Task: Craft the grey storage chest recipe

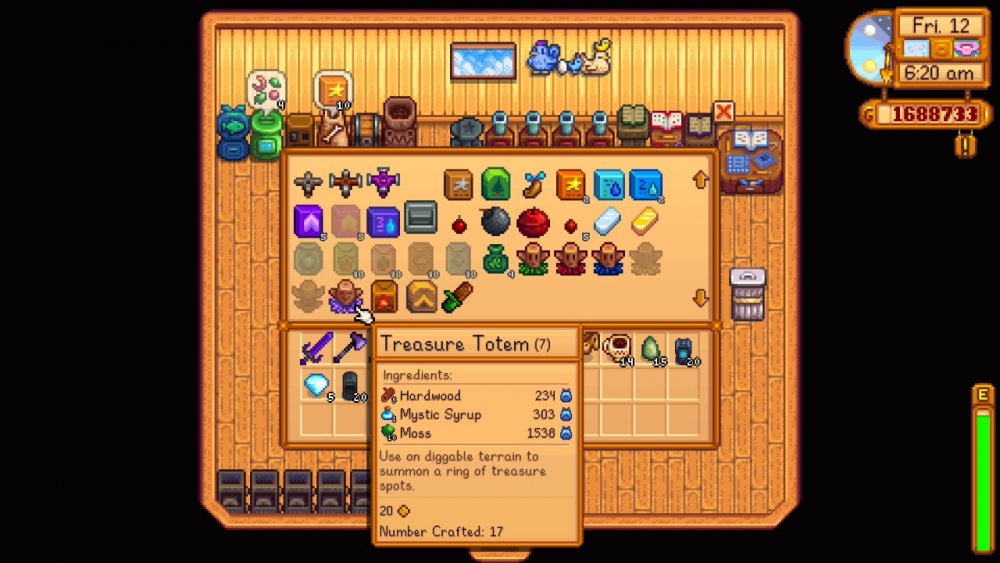Action: point(421,218)
